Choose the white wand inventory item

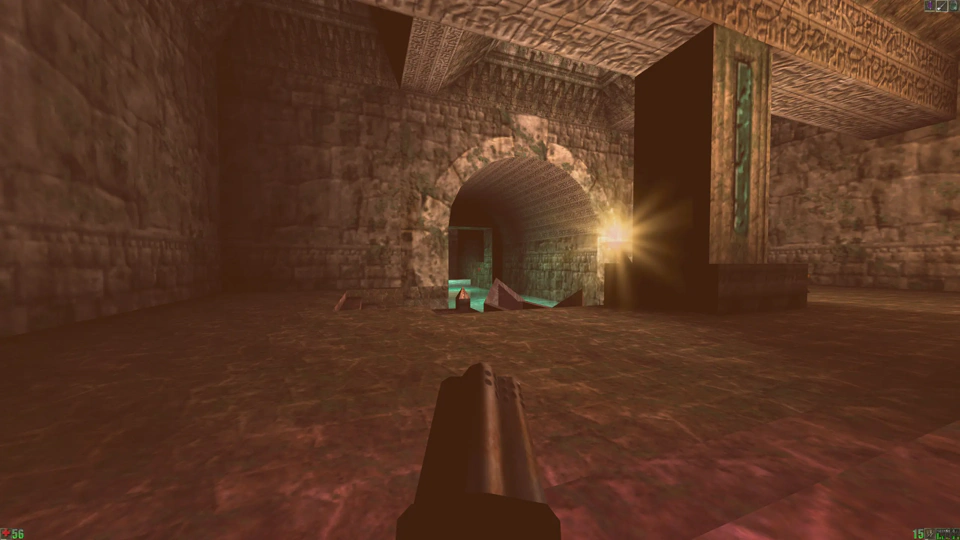point(942,5)
